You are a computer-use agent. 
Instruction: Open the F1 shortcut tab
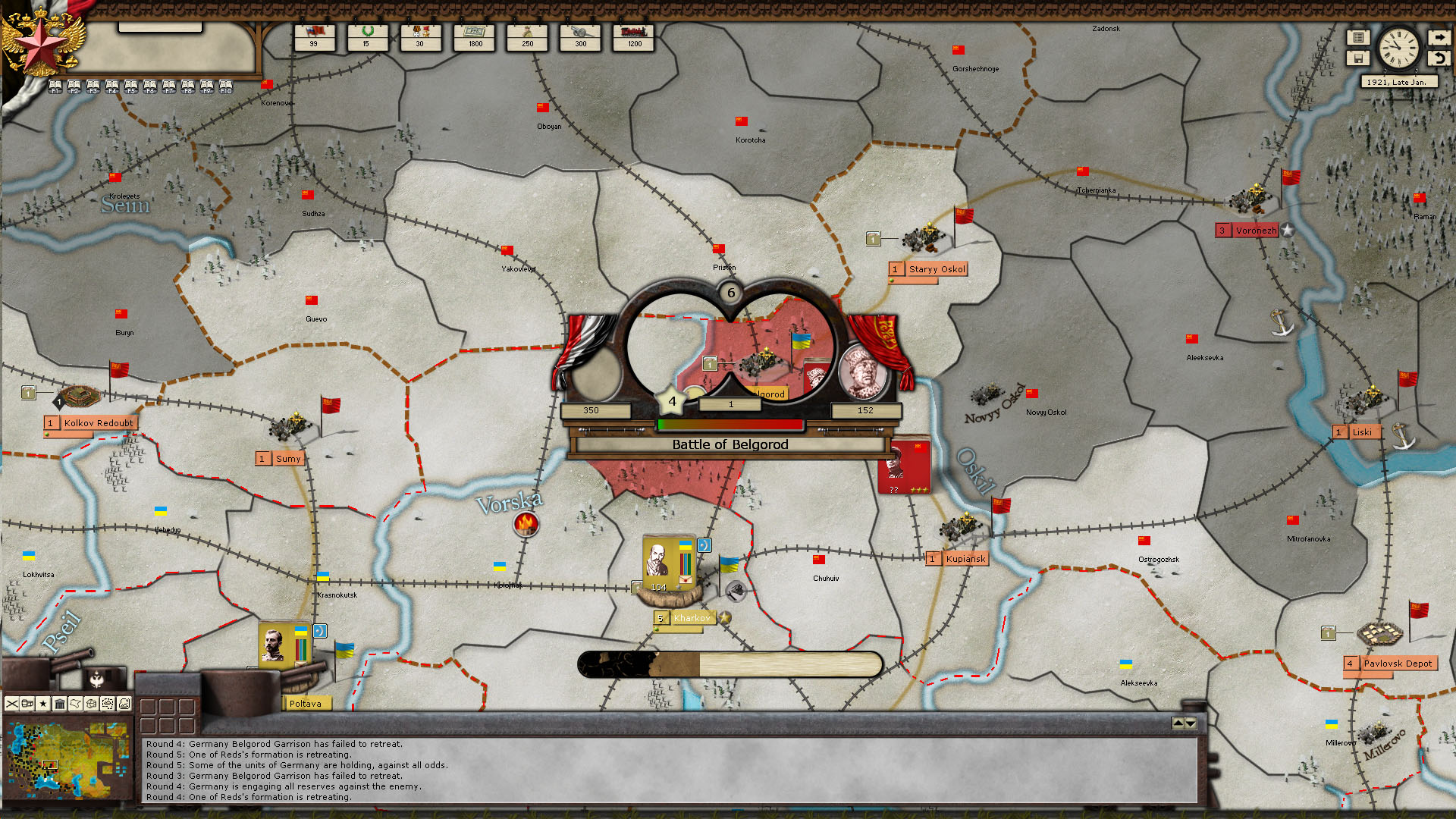click(54, 85)
